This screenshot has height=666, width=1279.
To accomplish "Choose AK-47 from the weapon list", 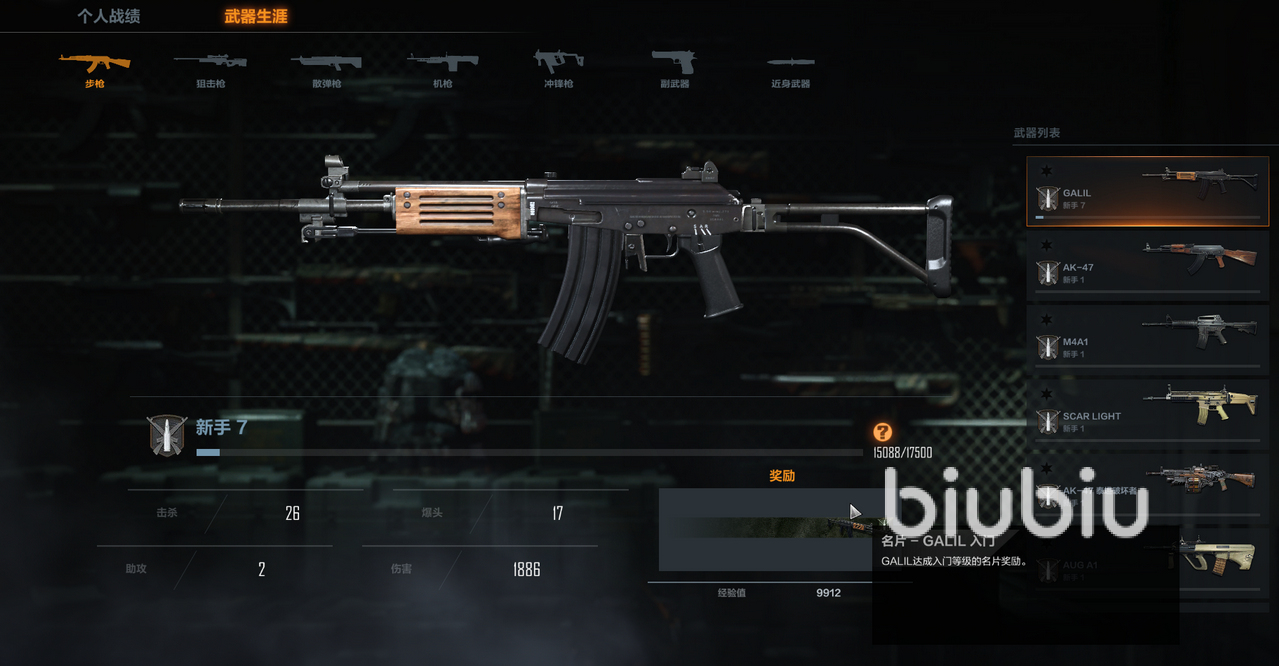I will coord(1147,265).
